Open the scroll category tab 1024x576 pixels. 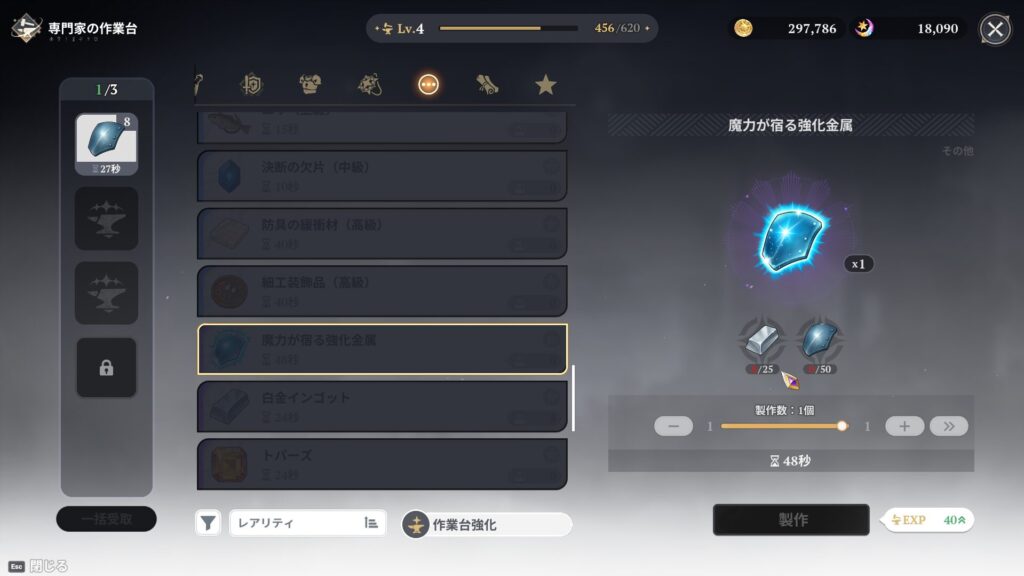coord(487,85)
